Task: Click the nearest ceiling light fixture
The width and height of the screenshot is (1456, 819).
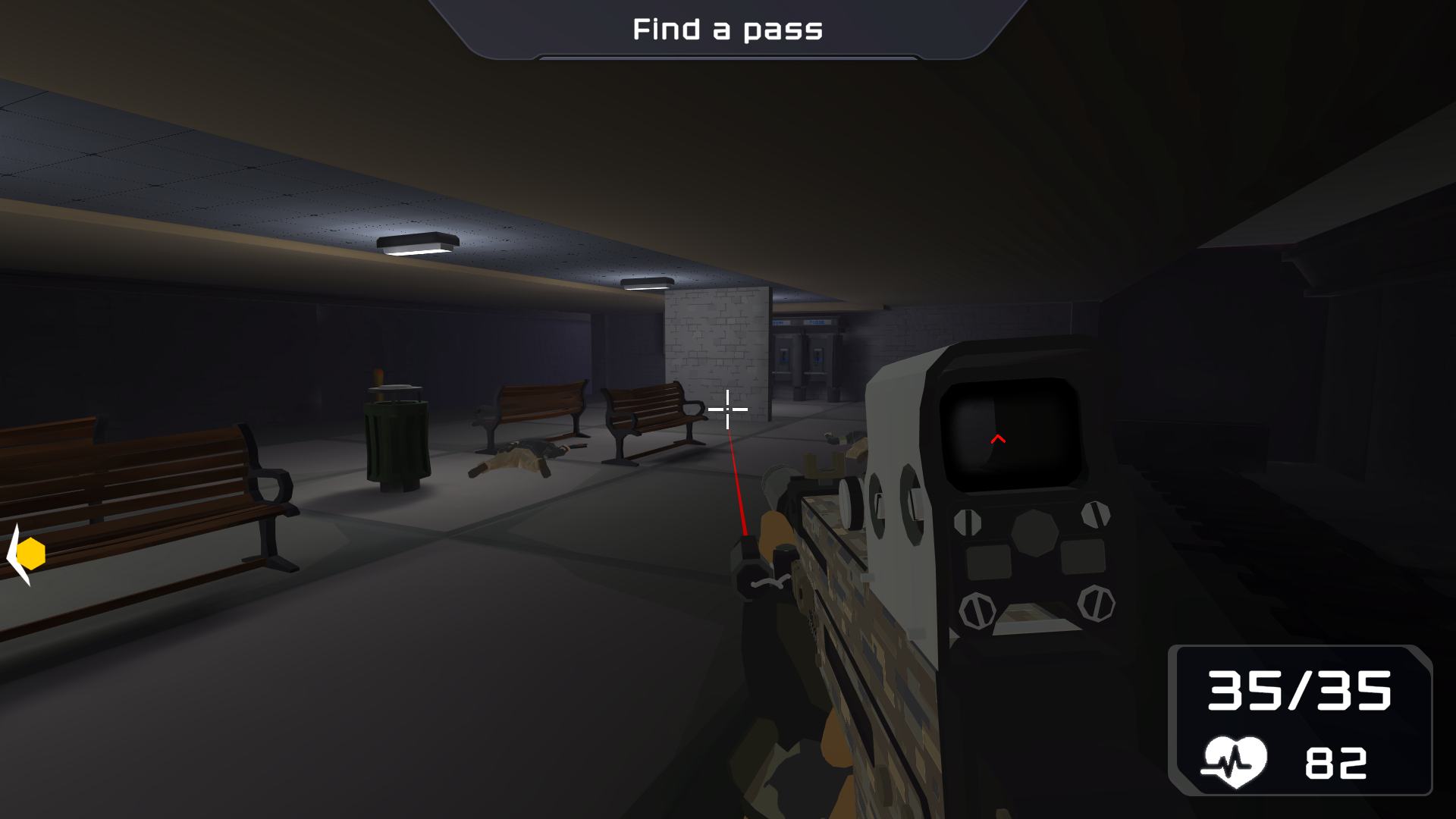Action: pos(418,243)
